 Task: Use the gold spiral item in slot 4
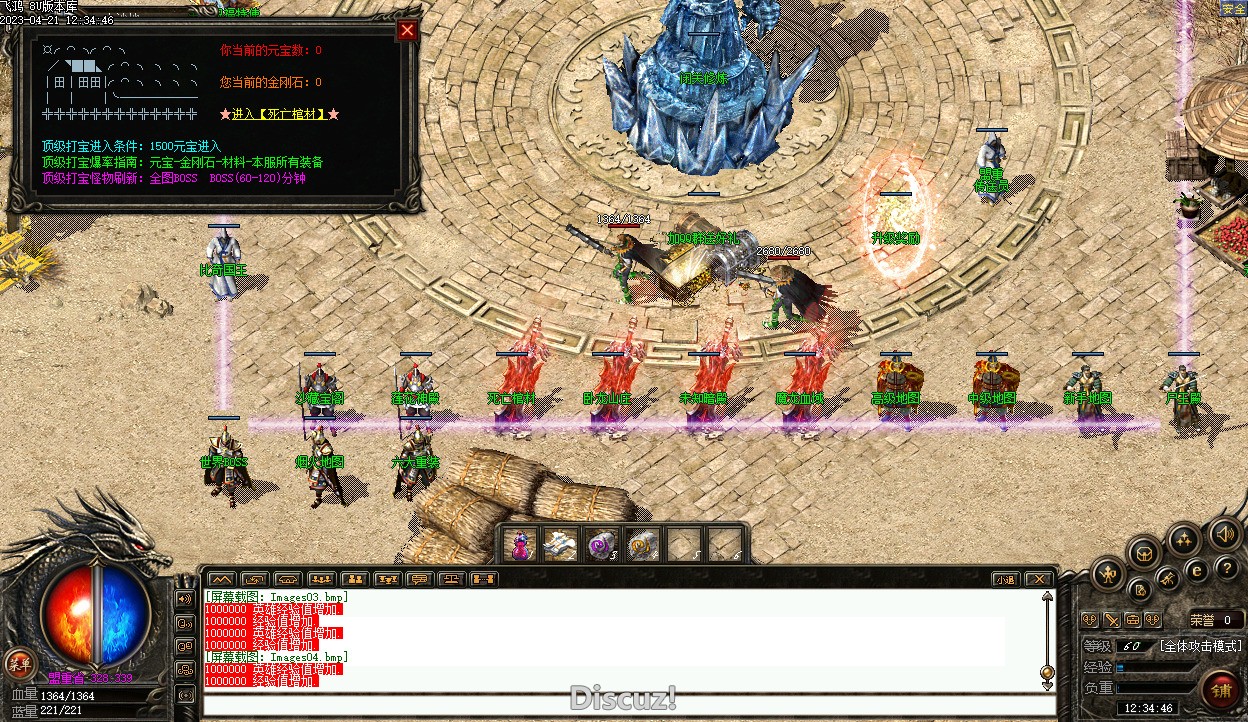coord(644,545)
